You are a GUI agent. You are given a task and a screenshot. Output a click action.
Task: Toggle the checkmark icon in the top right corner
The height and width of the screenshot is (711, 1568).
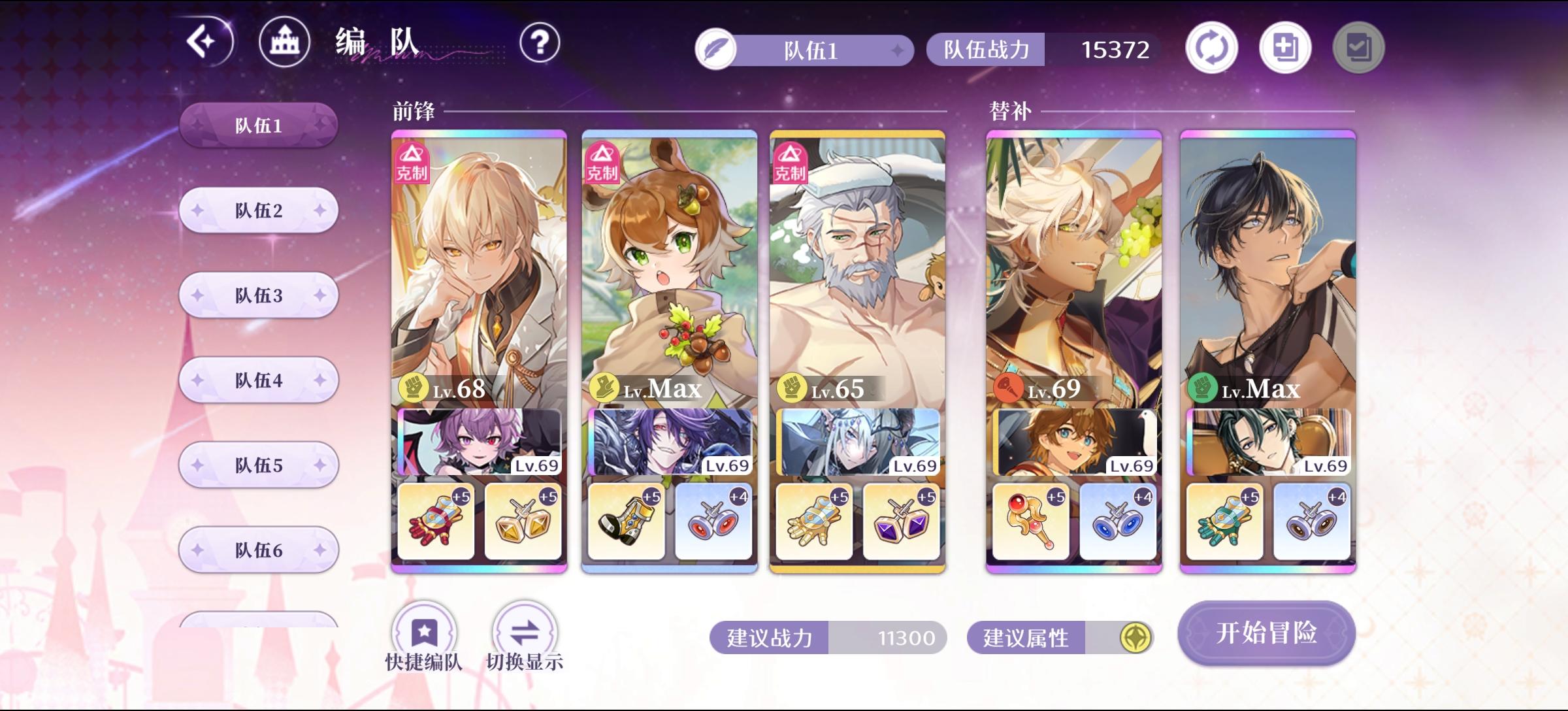(1359, 47)
